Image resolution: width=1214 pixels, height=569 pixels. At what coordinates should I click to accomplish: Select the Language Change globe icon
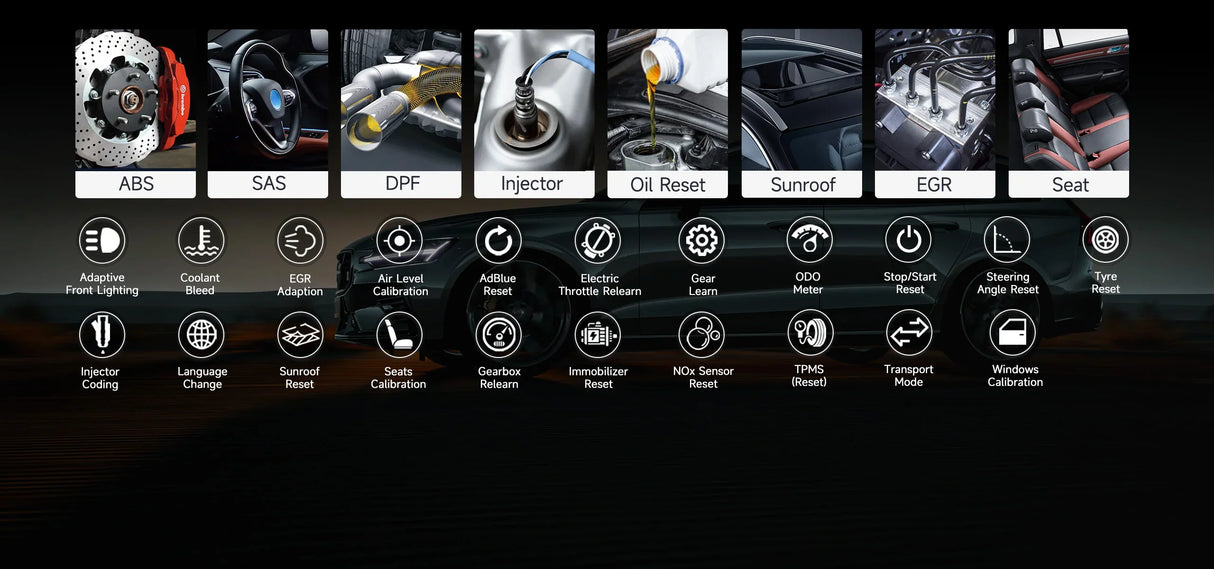201,335
